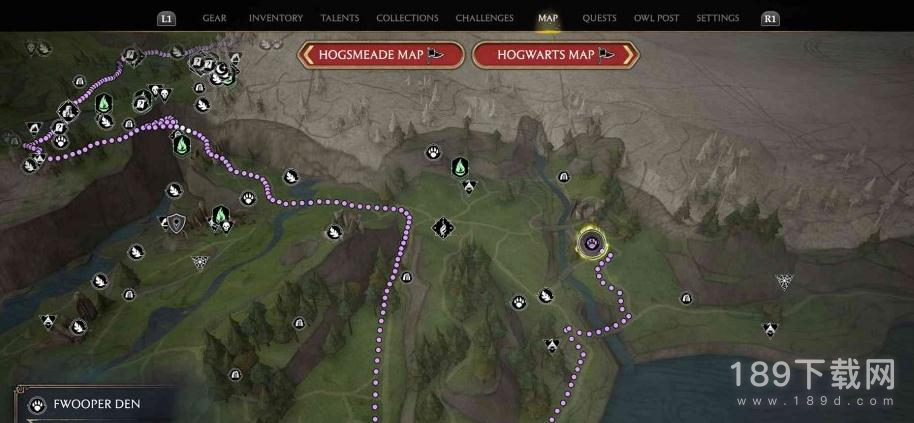Select the highlighted Fwooper Den paw marker

point(592,242)
